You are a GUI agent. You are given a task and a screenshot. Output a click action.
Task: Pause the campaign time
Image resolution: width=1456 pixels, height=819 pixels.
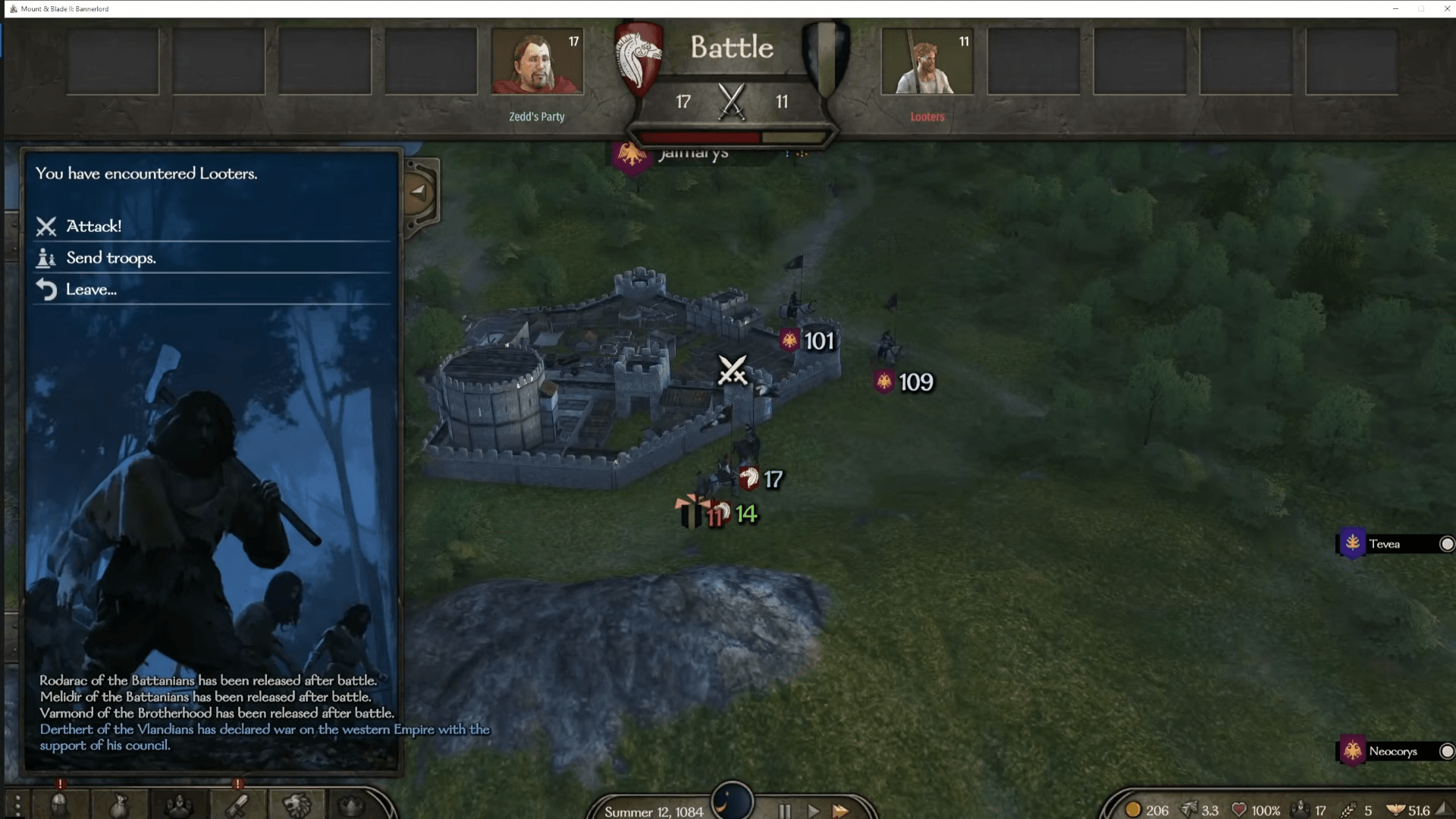[x=785, y=811]
